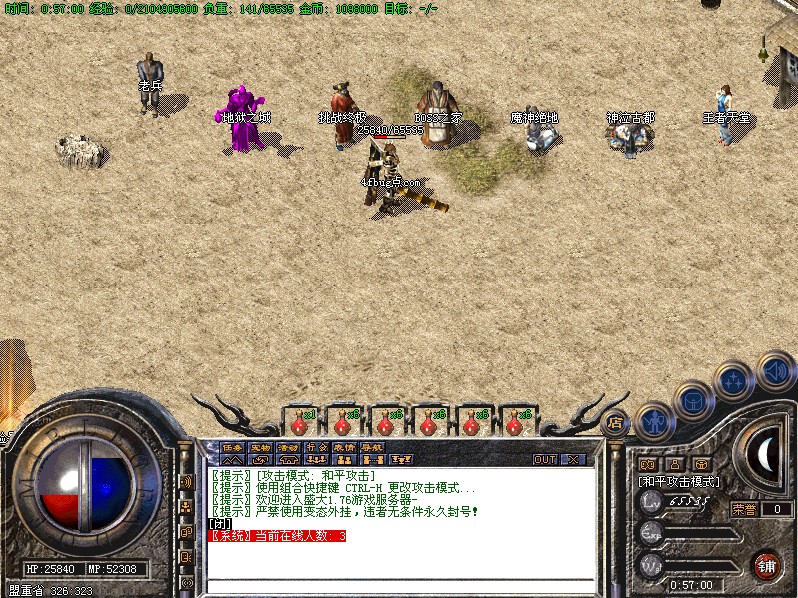This screenshot has height=598, width=798.
Task: Open the 活动 events tab
Action: 288,447
